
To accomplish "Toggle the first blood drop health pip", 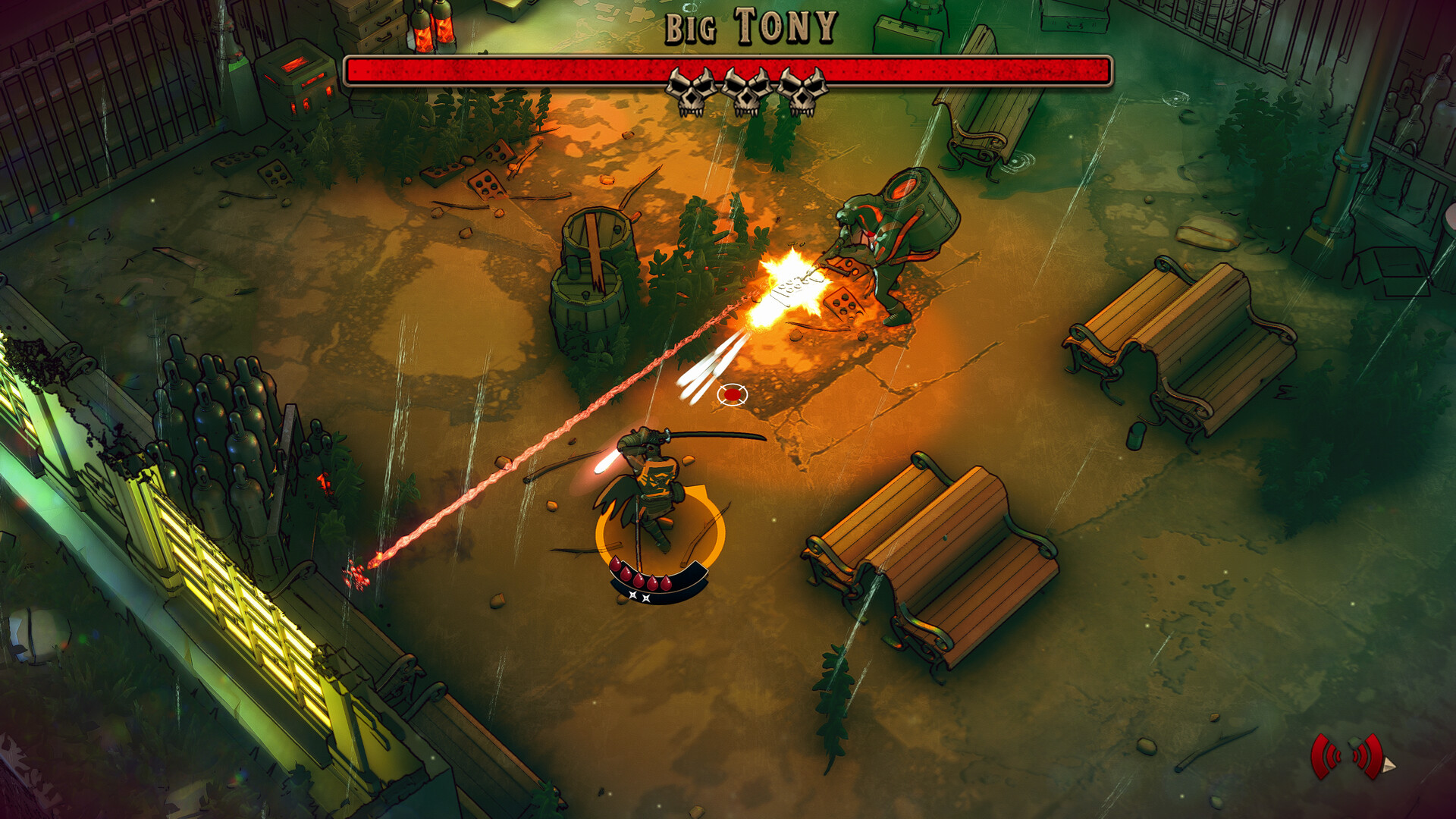I will pyautogui.click(x=616, y=566).
